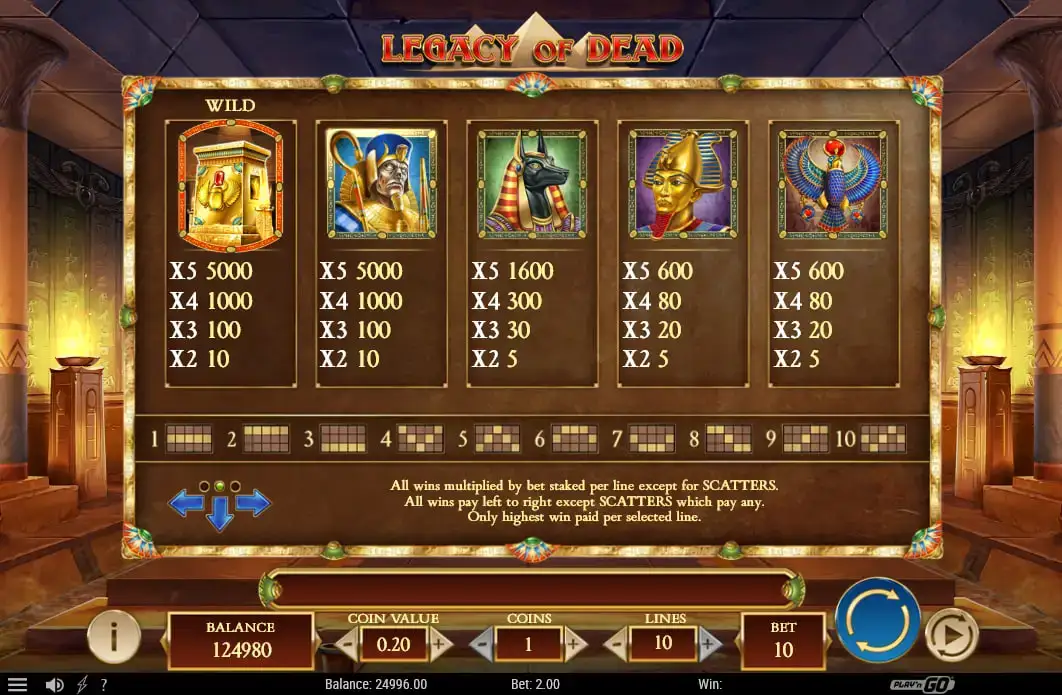Close the paytable using the blue down arrow
The image size is (1062, 695).
pos(219,516)
